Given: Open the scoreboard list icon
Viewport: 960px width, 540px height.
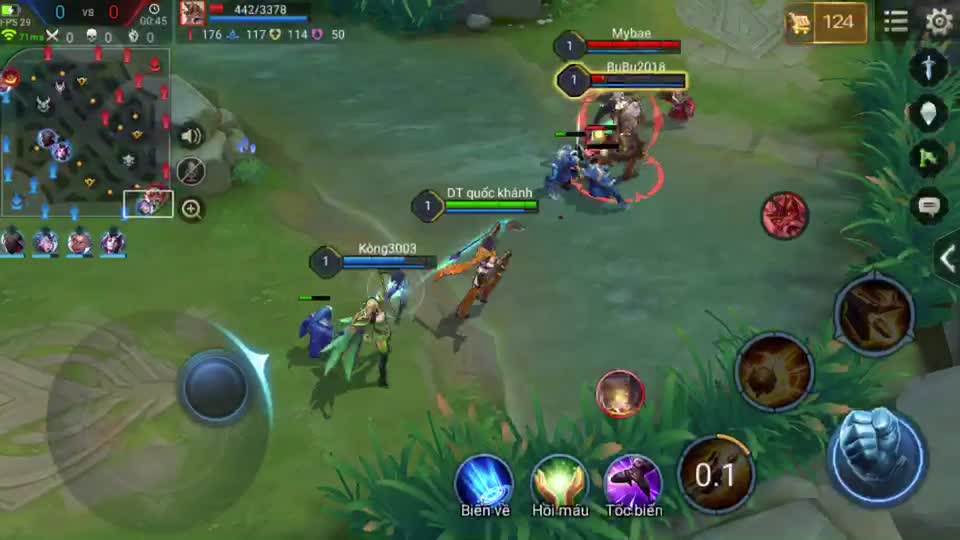Looking at the screenshot, I should point(896,21).
